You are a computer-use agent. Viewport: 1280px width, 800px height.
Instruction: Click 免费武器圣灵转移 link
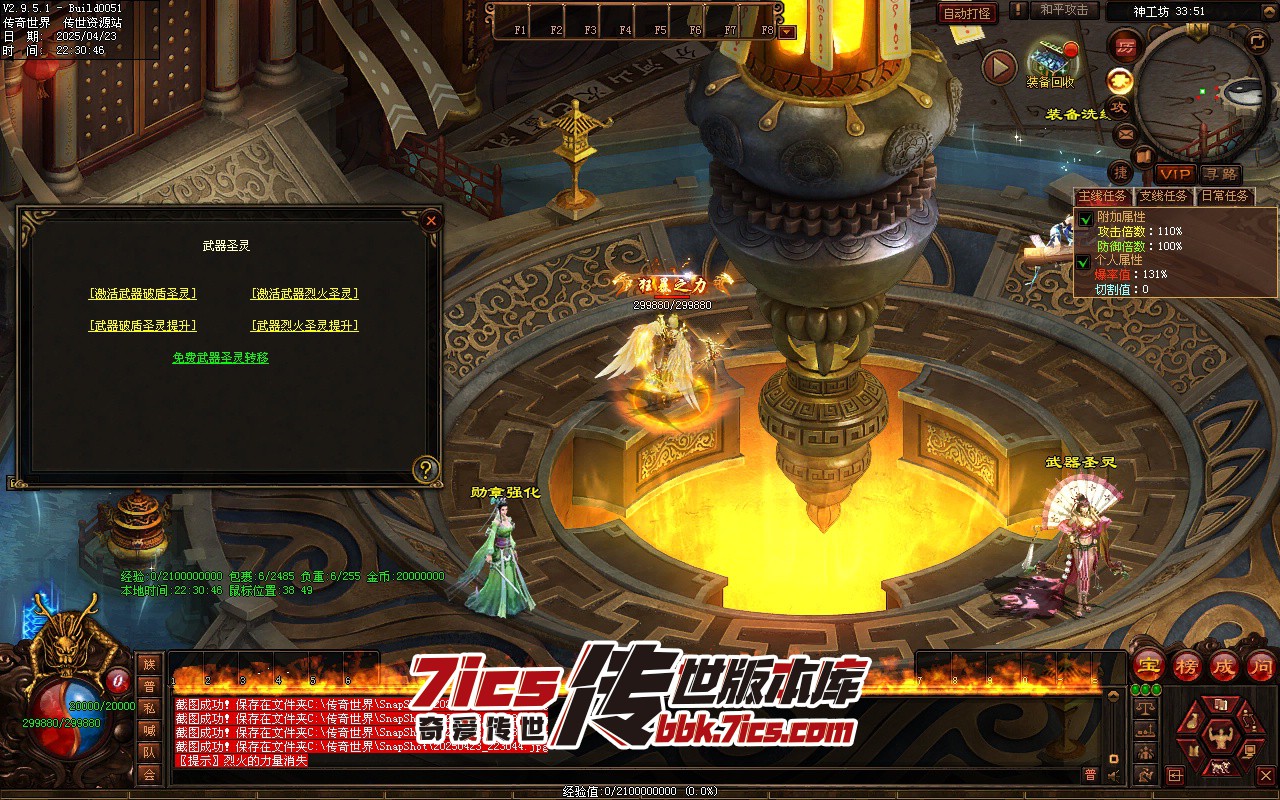pyautogui.click(x=220, y=358)
